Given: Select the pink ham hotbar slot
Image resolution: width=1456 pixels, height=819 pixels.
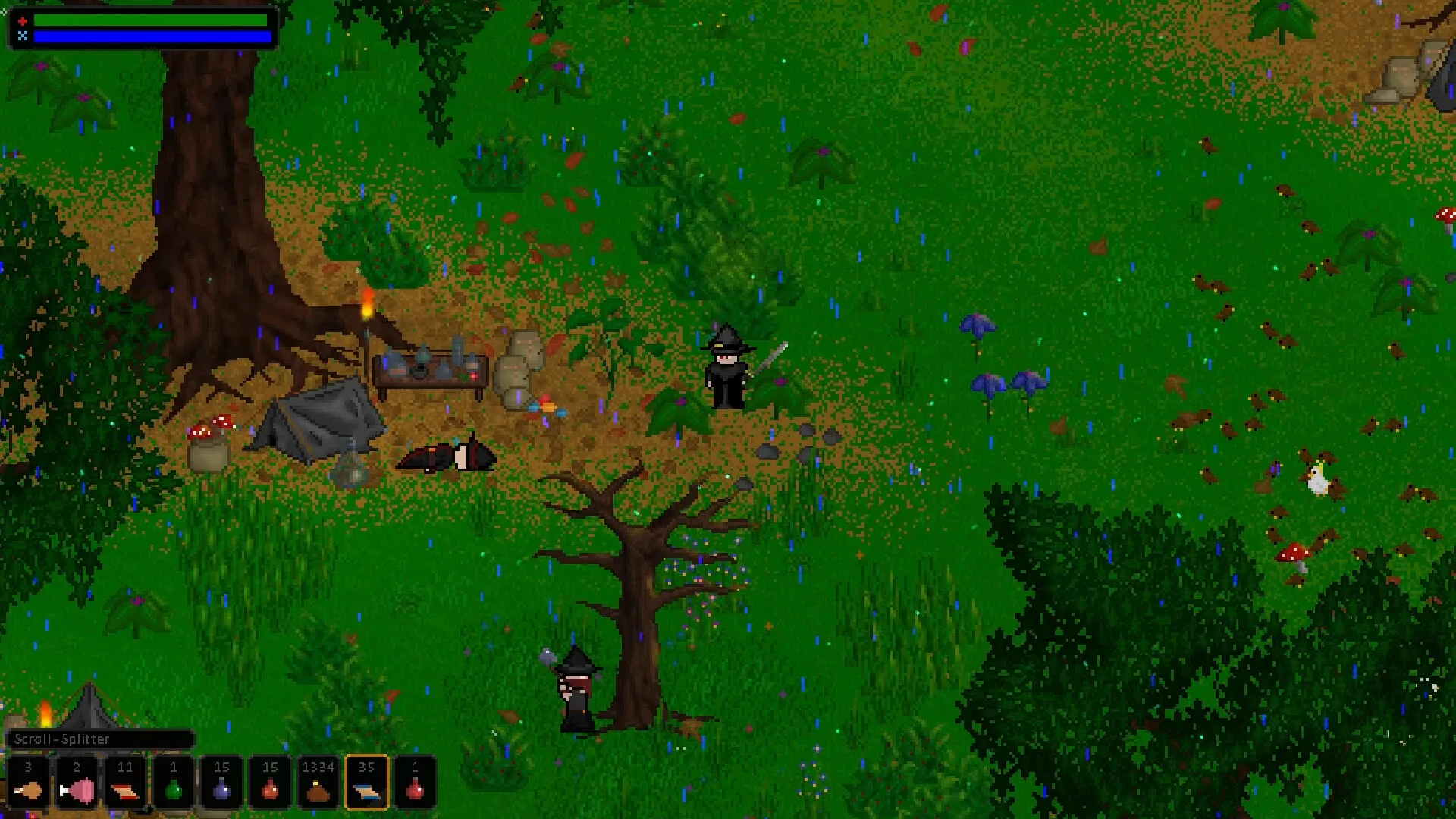Looking at the screenshot, I should [x=77, y=791].
